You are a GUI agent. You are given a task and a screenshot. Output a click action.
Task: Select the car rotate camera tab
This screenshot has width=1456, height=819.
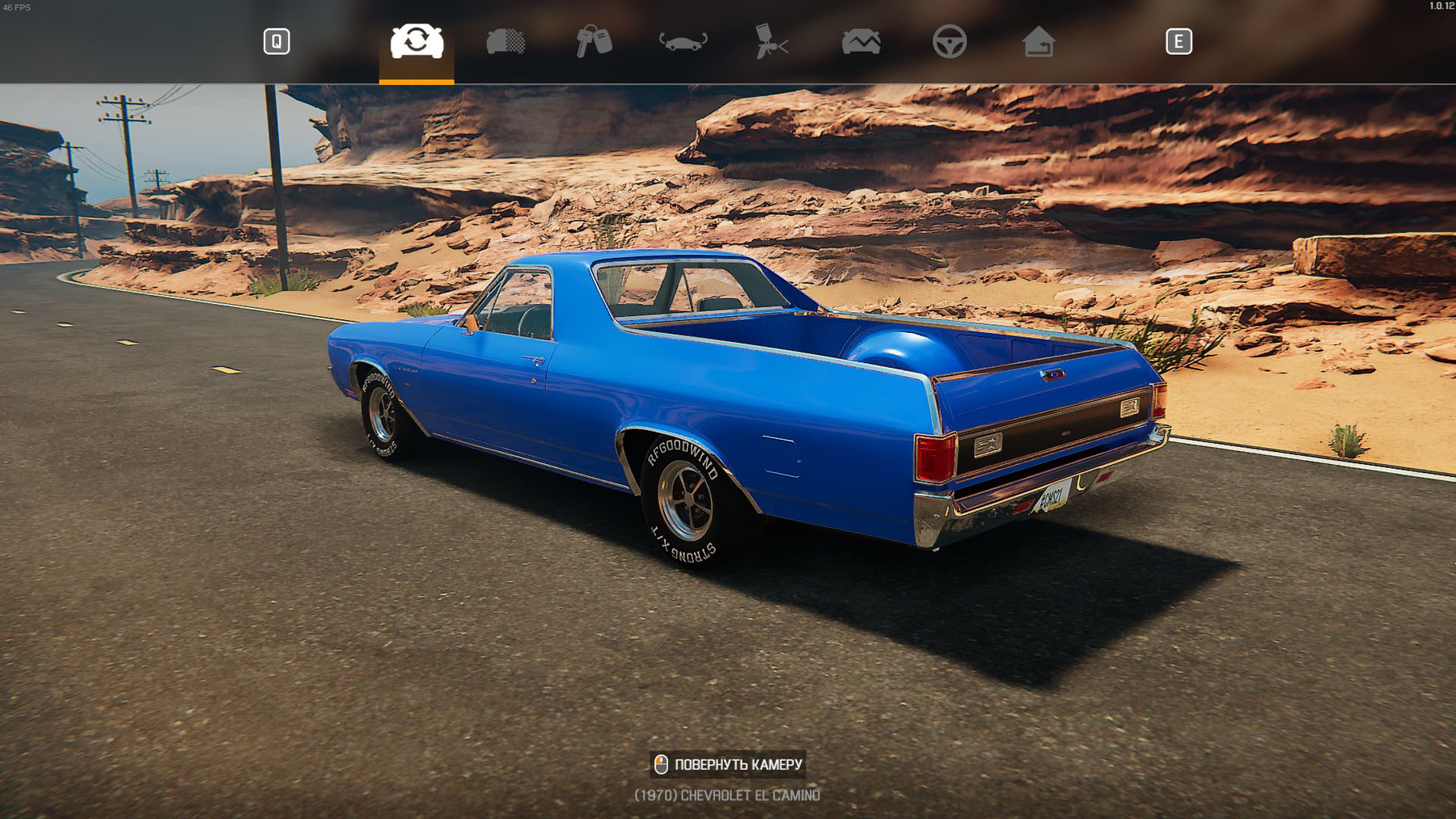point(417,41)
